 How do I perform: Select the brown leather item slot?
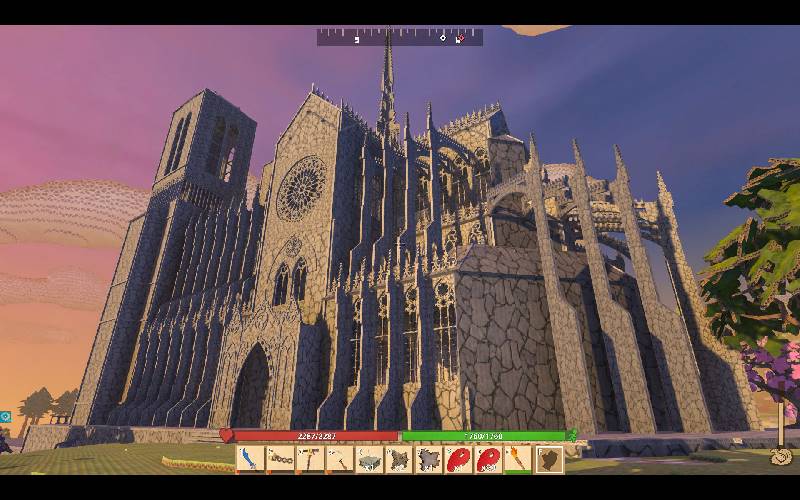pos(549,459)
